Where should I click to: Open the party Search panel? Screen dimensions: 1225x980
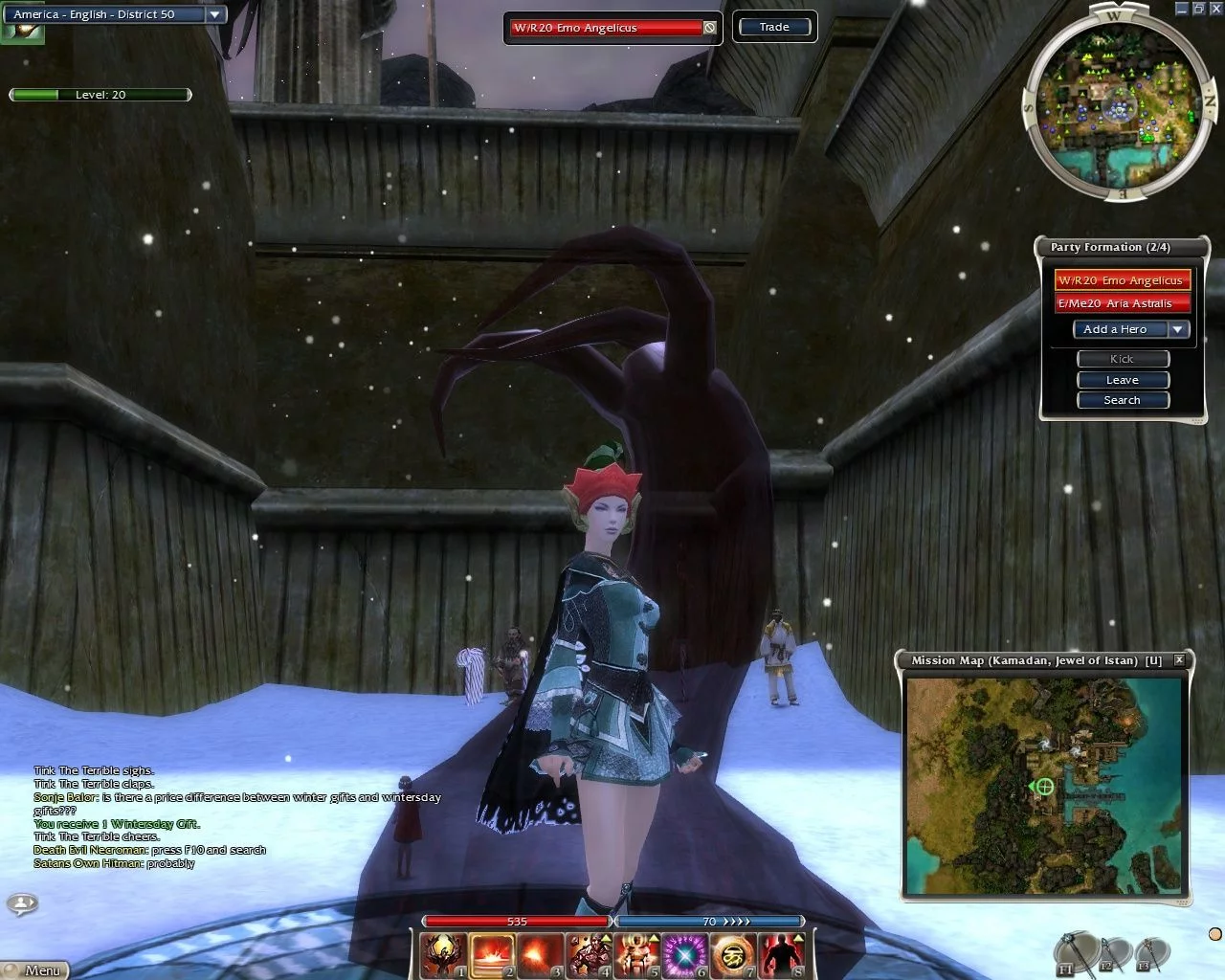point(1123,400)
